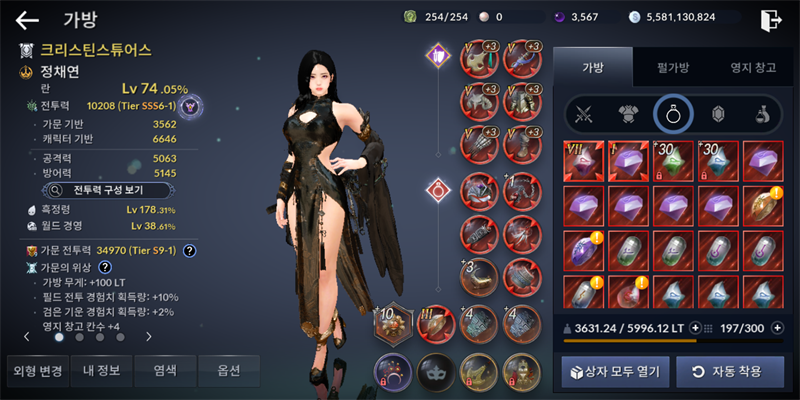Open the 영지 창고 tab
Viewport: 800px width, 400px height.
pyautogui.click(x=751, y=68)
